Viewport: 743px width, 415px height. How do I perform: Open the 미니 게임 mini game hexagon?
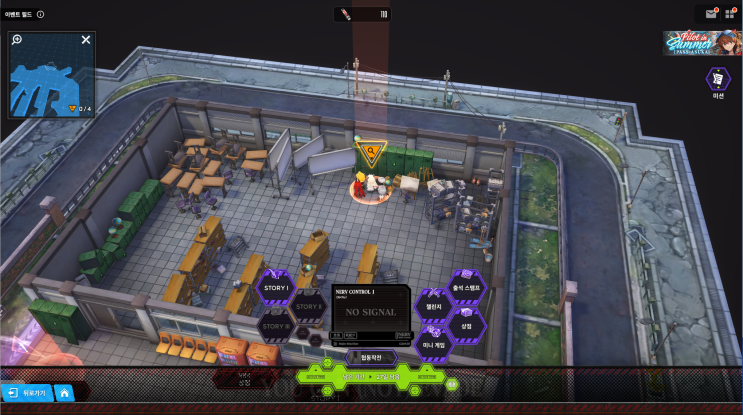[434, 344]
